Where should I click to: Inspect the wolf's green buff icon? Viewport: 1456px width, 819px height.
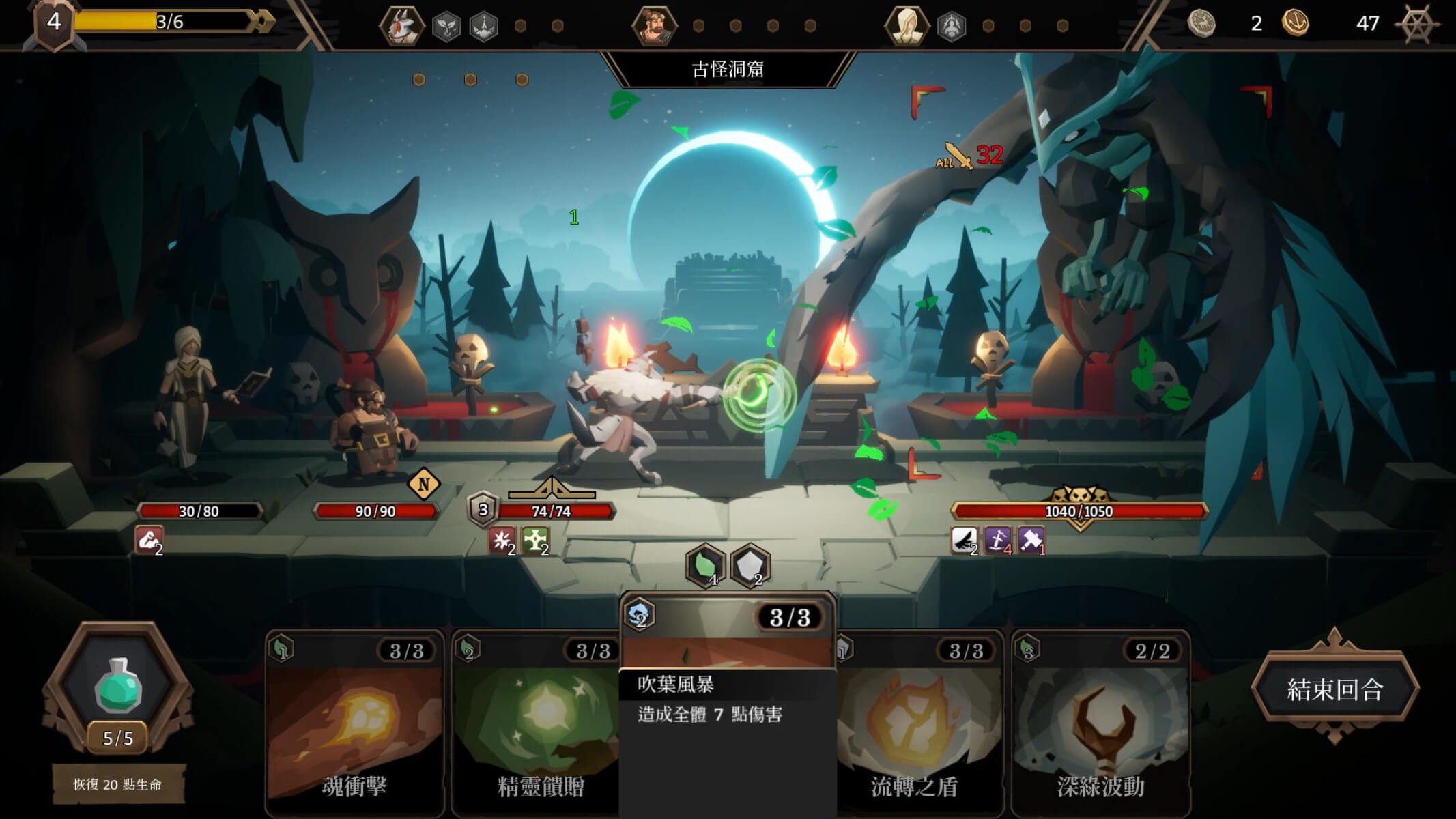click(x=534, y=541)
